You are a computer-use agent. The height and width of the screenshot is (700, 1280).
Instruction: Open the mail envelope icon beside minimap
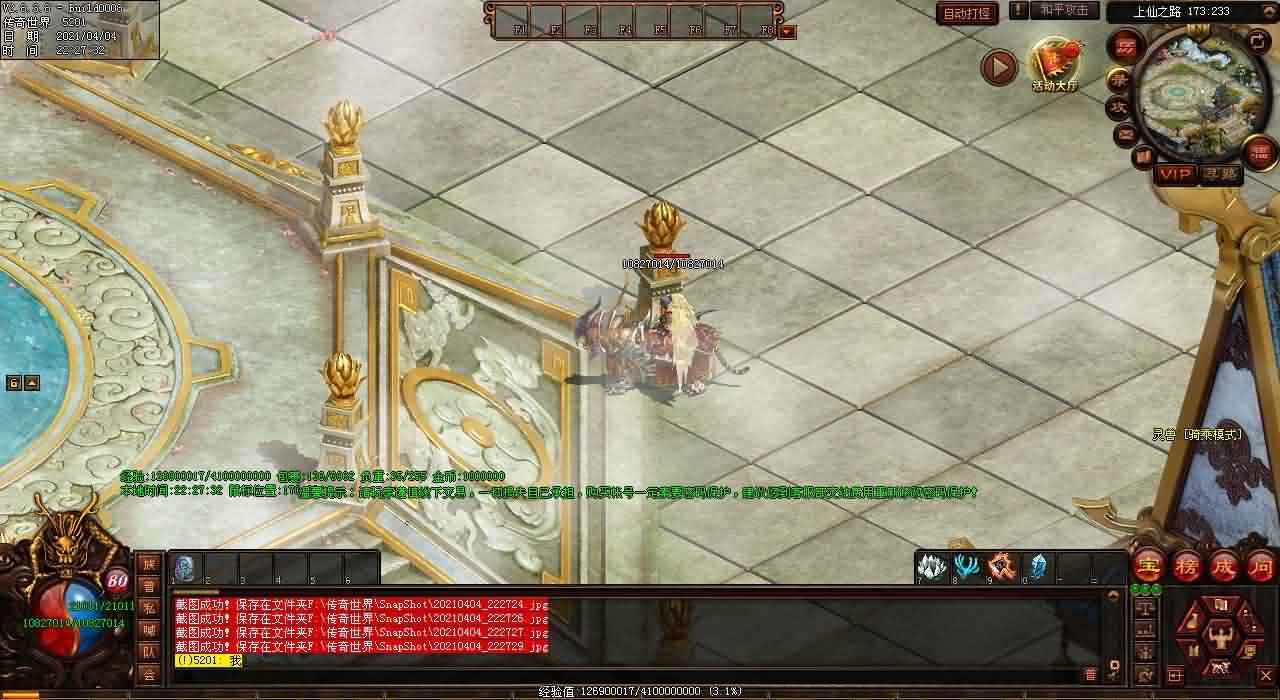1126,133
